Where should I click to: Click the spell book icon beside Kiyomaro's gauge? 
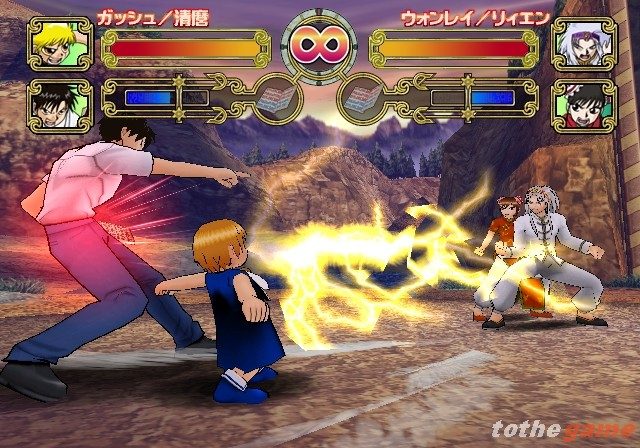point(271,99)
